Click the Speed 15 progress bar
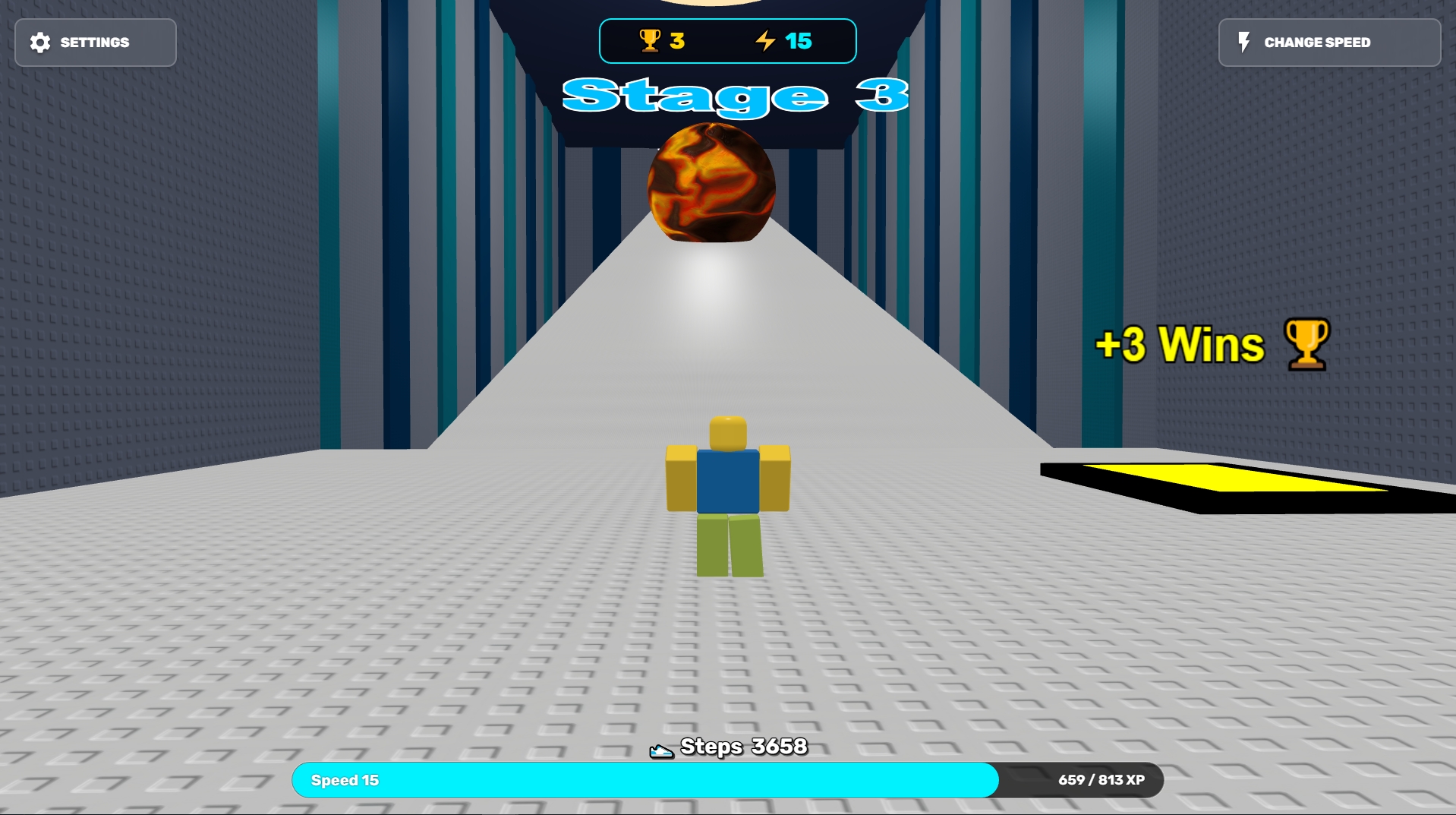 click(x=645, y=780)
